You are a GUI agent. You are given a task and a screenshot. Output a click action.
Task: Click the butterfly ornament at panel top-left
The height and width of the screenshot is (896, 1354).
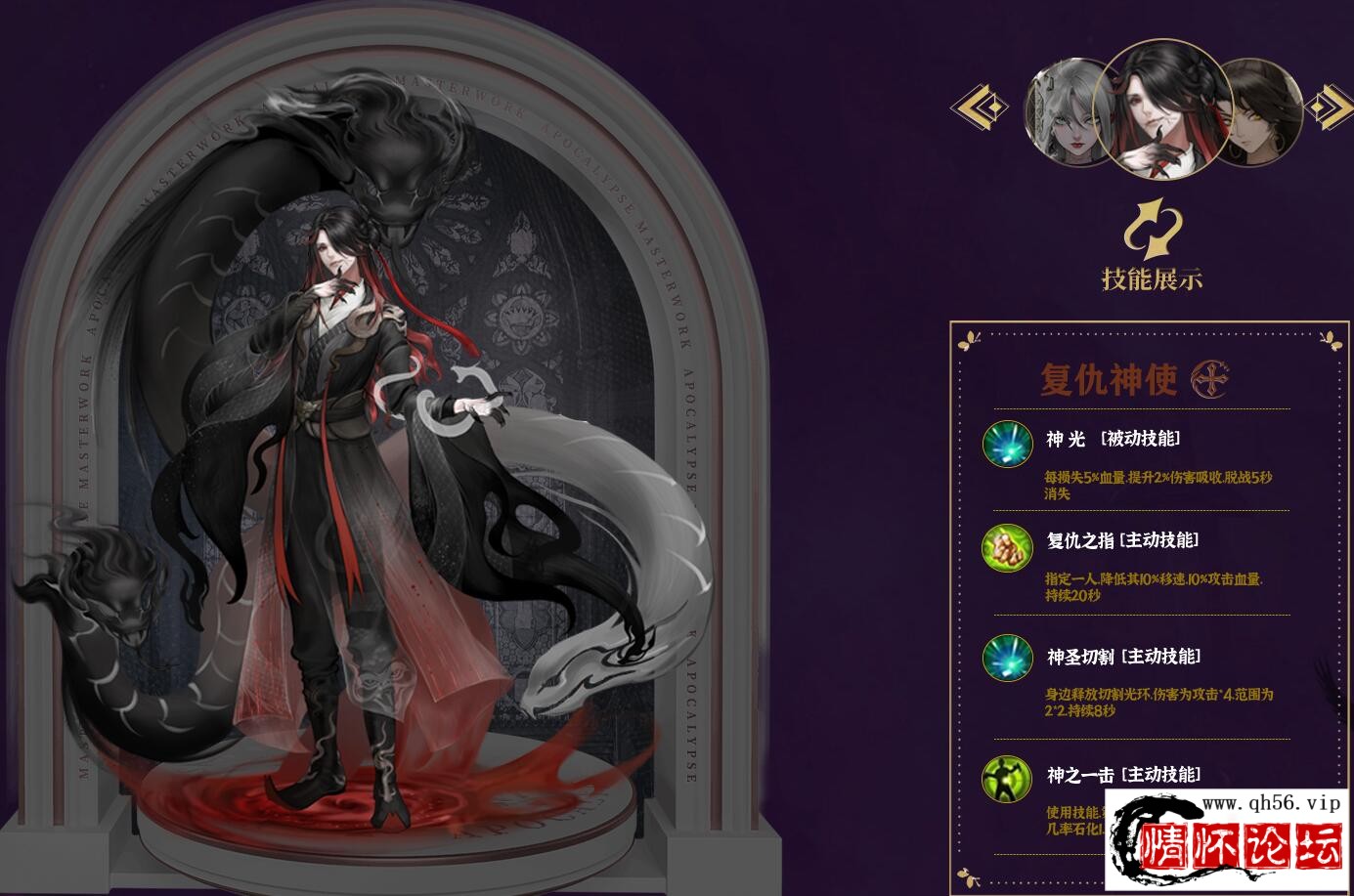(969, 339)
